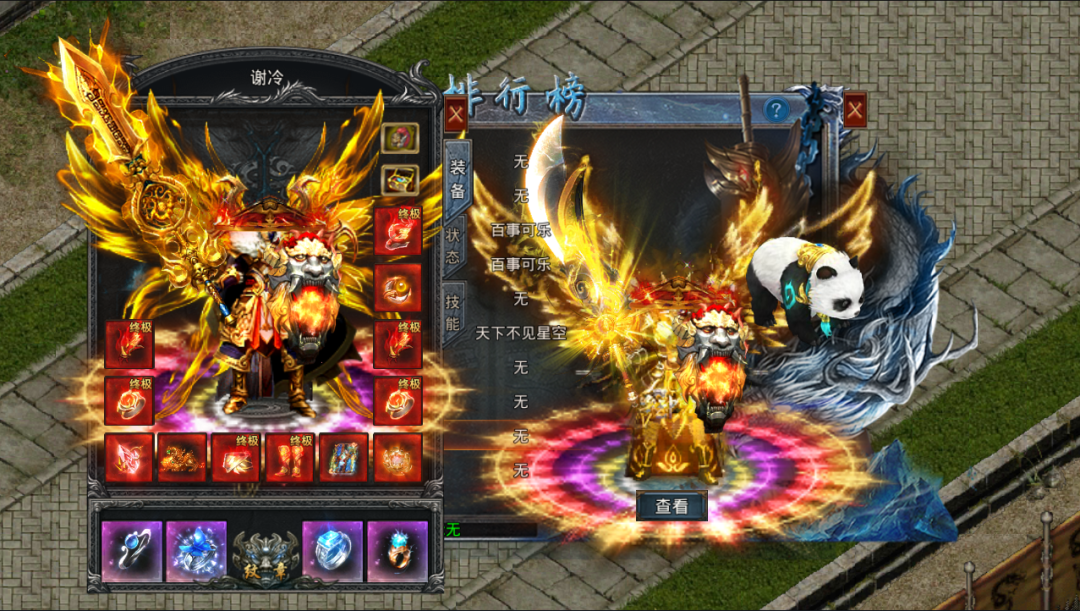Open the blue question mark help
1080x611 pixels.
point(776,110)
